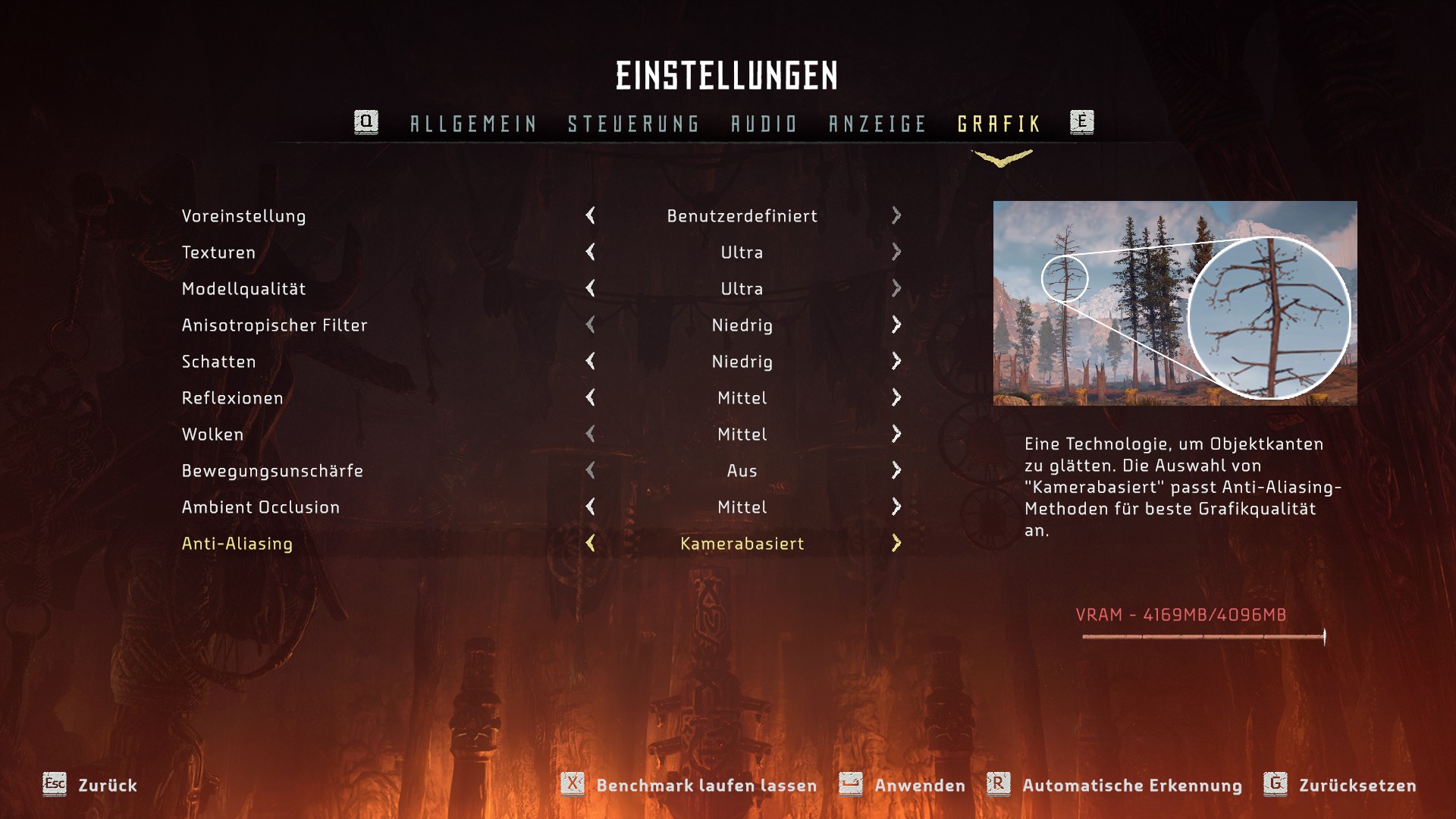
Task: Increase Schatten quality via right arrow
Action: point(896,361)
